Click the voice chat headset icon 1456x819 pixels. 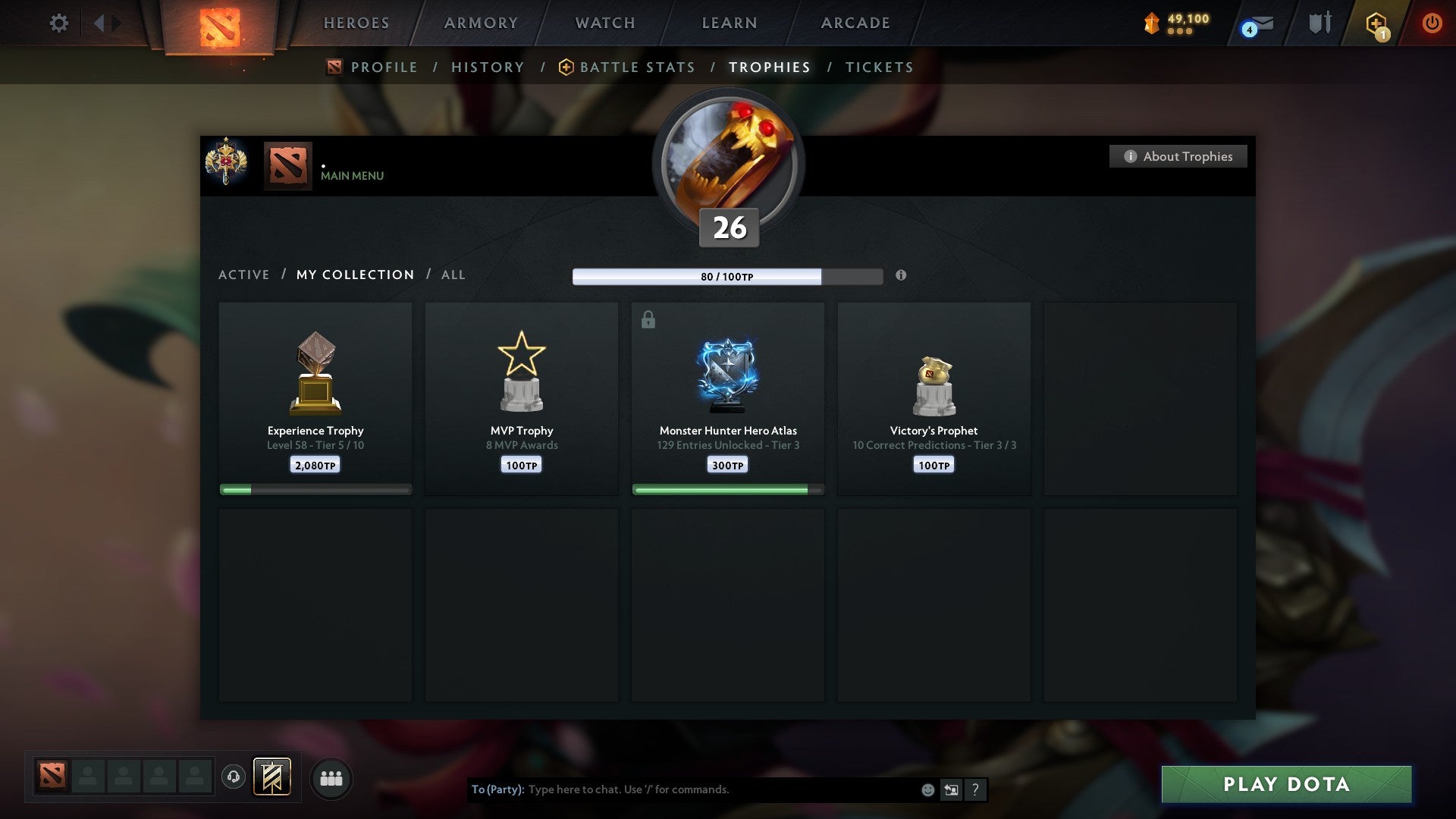[233, 778]
